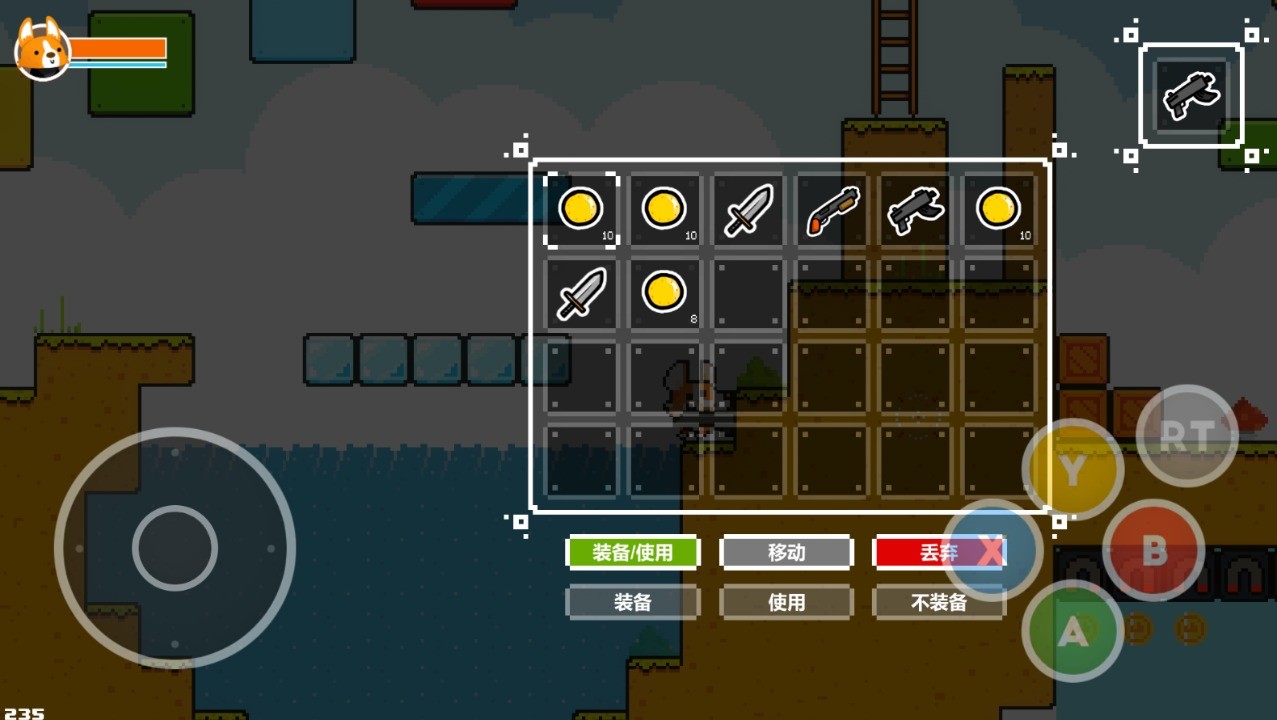The height and width of the screenshot is (720, 1277).
Task: Select the highlighted gold coin stack slot
Action: pyautogui.click(x=581, y=210)
